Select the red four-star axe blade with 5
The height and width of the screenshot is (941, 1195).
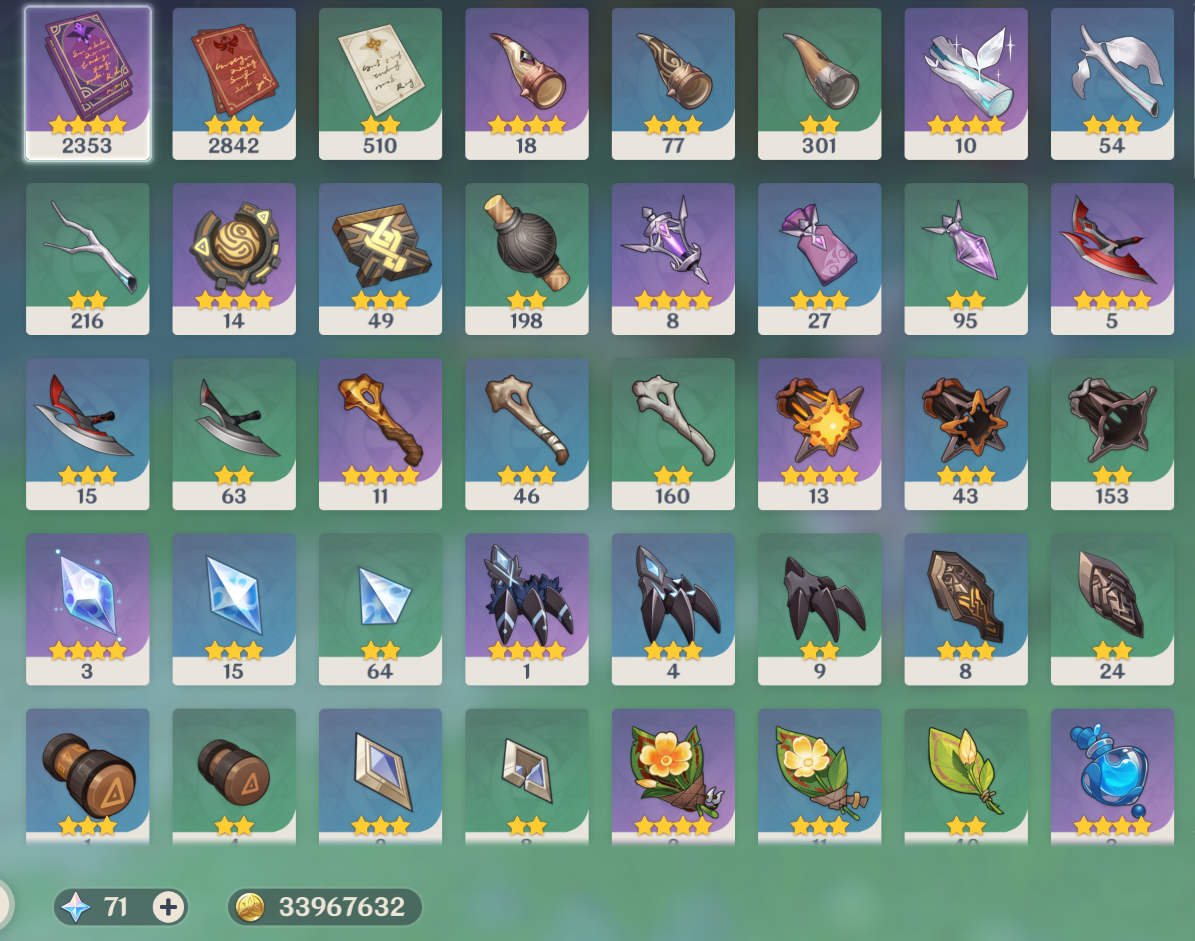(1112, 257)
